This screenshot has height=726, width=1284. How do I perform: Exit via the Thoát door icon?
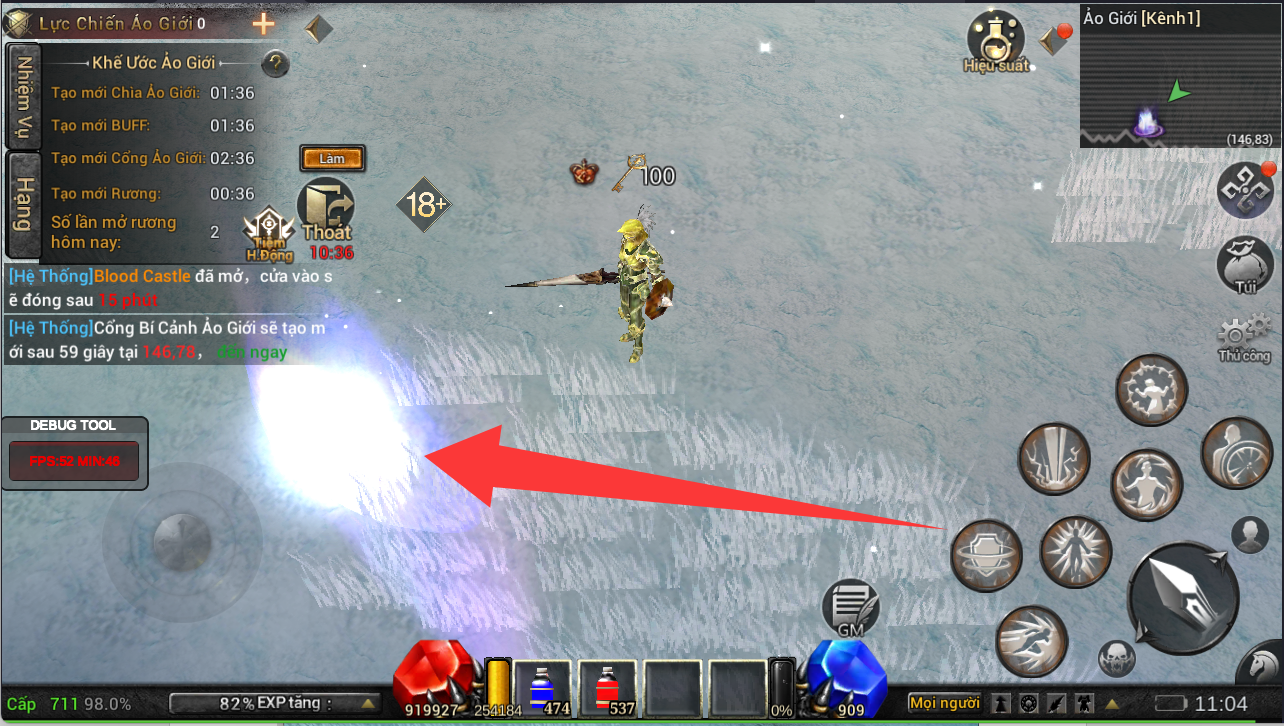[x=327, y=212]
